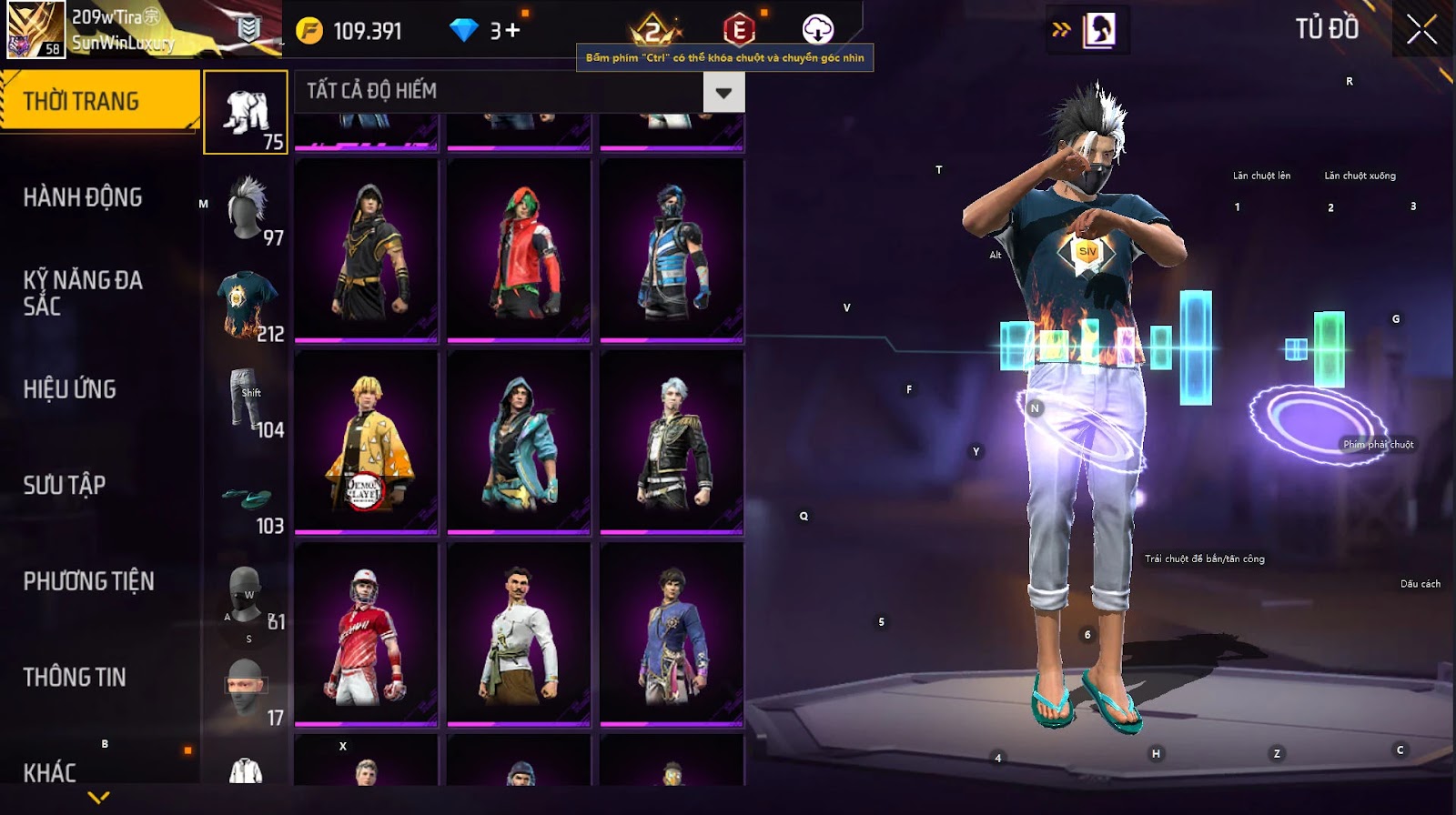
Task: Open the flip-flops shoes subcategory
Action: click(248, 497)
